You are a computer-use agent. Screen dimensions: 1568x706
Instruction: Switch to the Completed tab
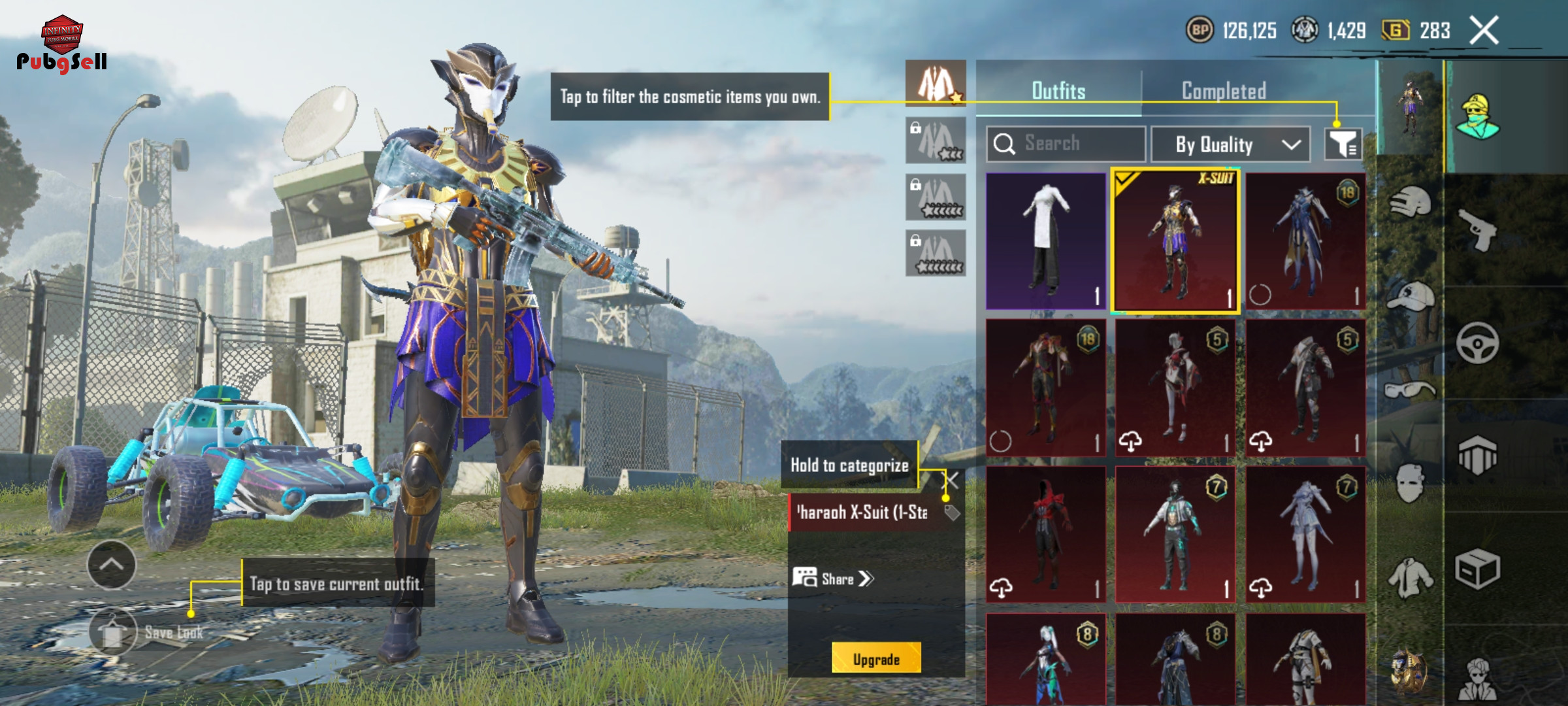(x=1224, y=91)
